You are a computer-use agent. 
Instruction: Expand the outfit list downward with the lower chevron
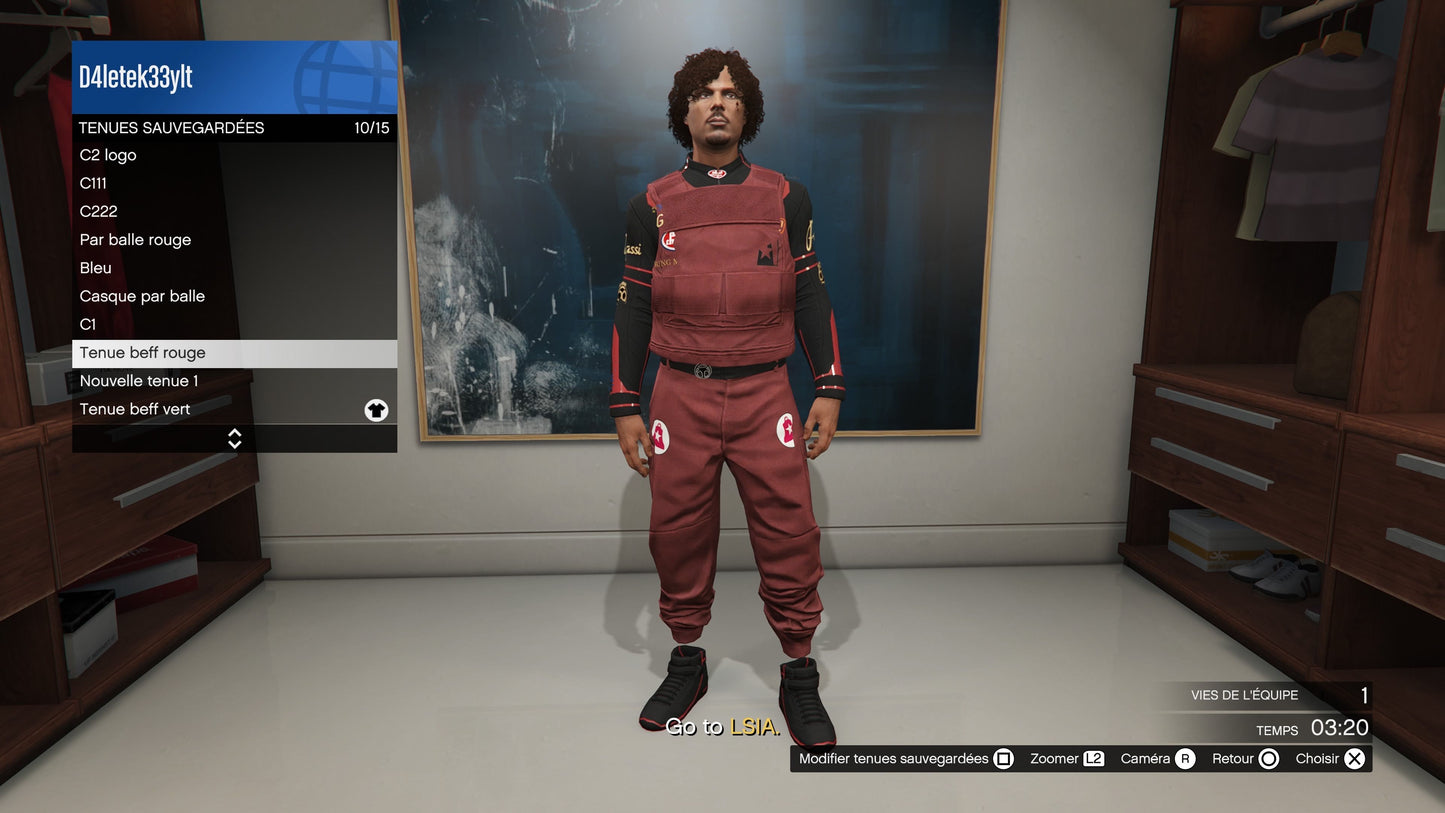(234, 444)
